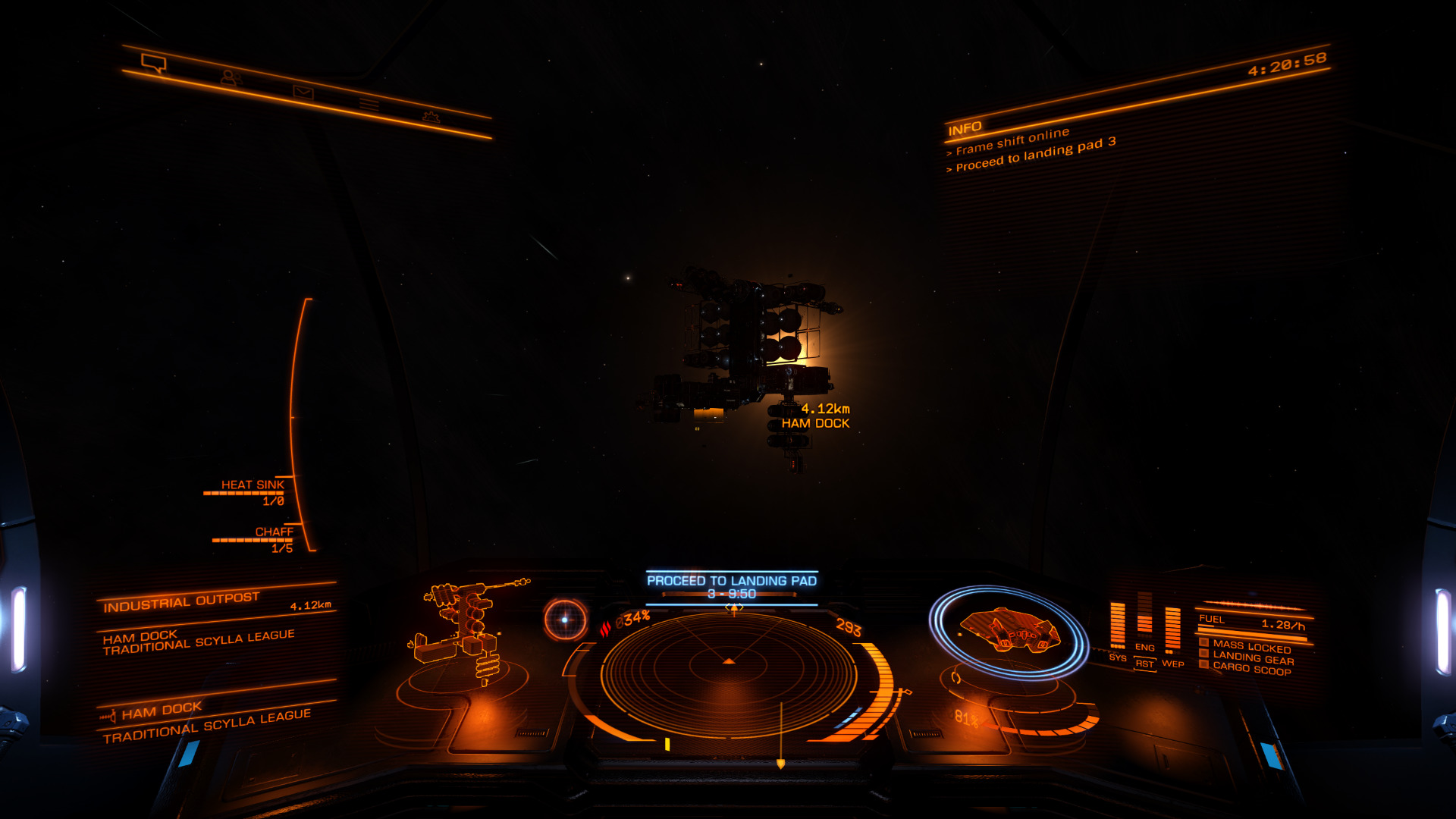Open the chat speech-bubble comms tab
Screen dimensions: 1456x819
click(154, 63)
